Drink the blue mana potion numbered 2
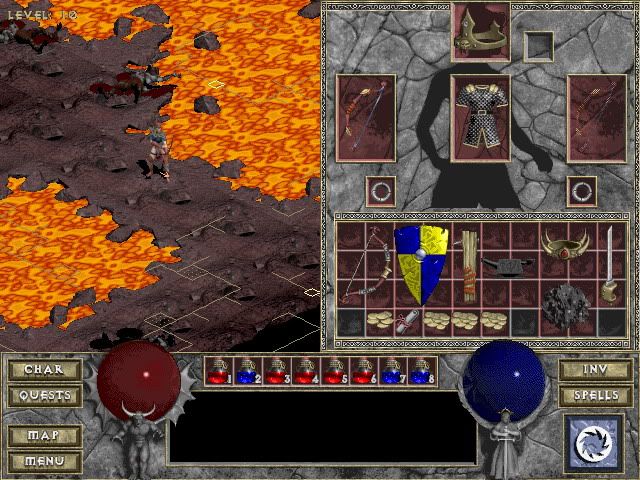Image resolution: width=640 pixels, height=480 pixels. click(247, 371)
